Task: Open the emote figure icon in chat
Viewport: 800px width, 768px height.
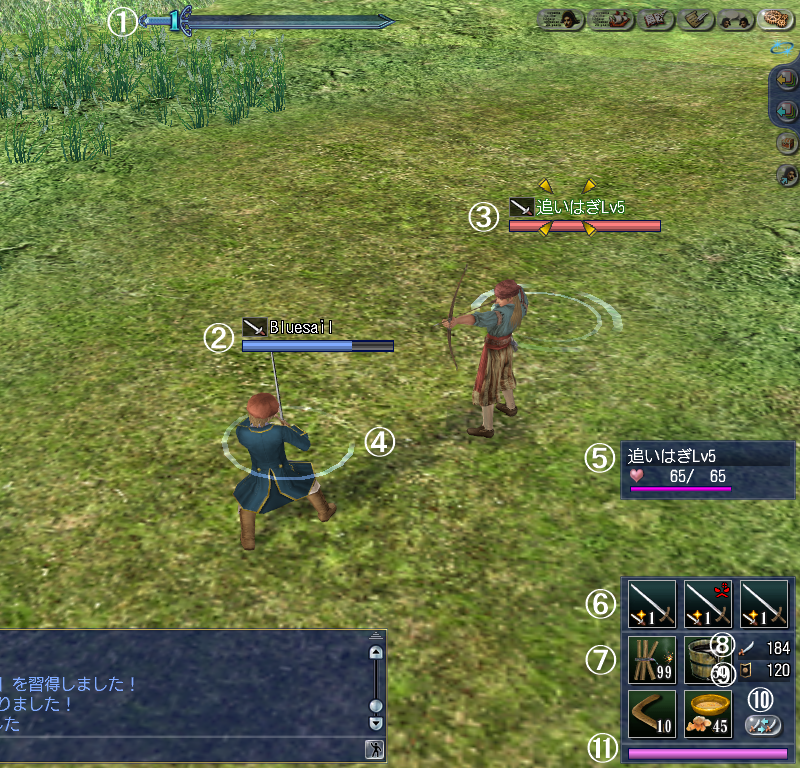Action: click(374, 749)
